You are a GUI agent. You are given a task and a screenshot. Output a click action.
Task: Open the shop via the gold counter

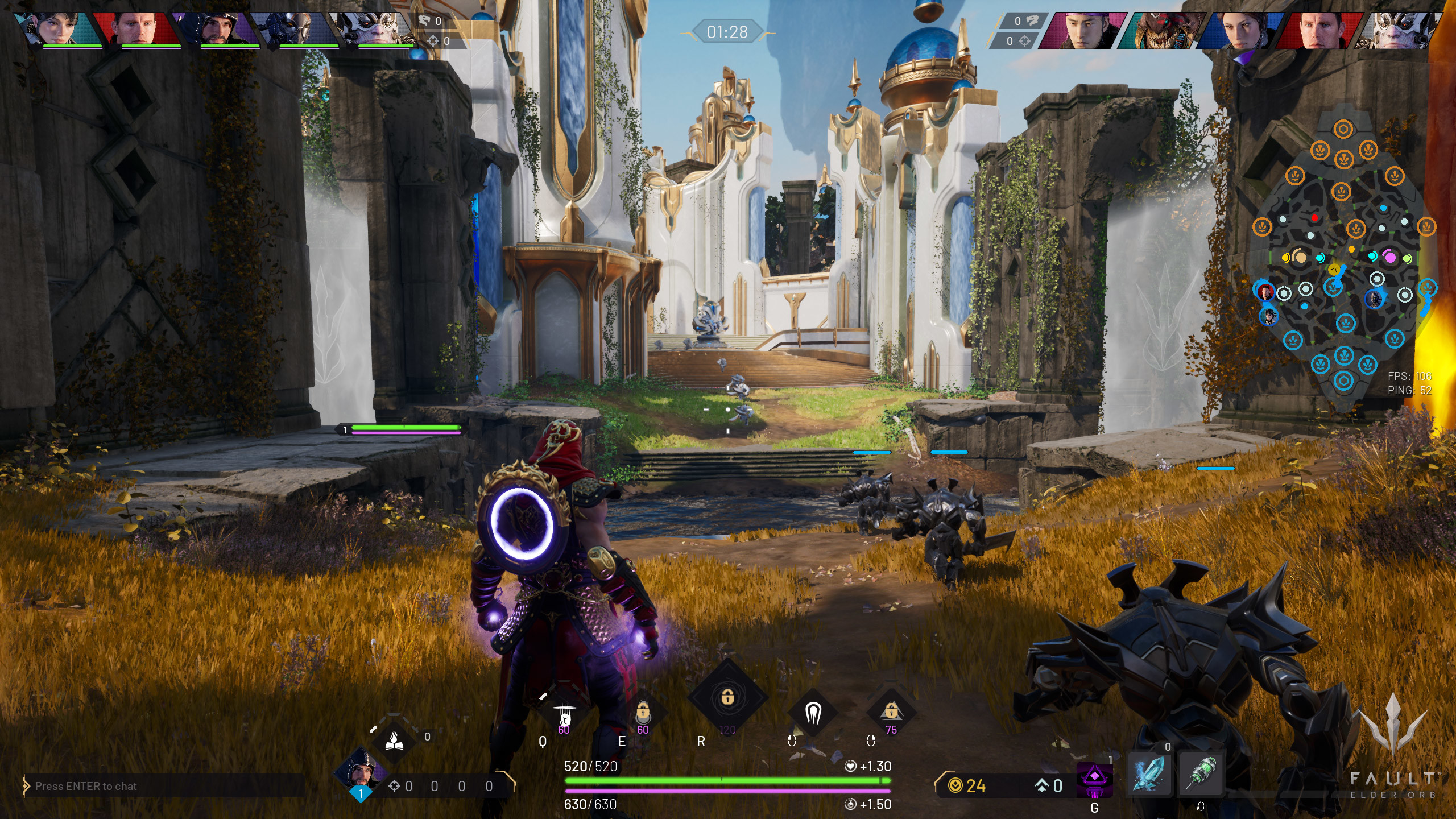click(968, 786)
